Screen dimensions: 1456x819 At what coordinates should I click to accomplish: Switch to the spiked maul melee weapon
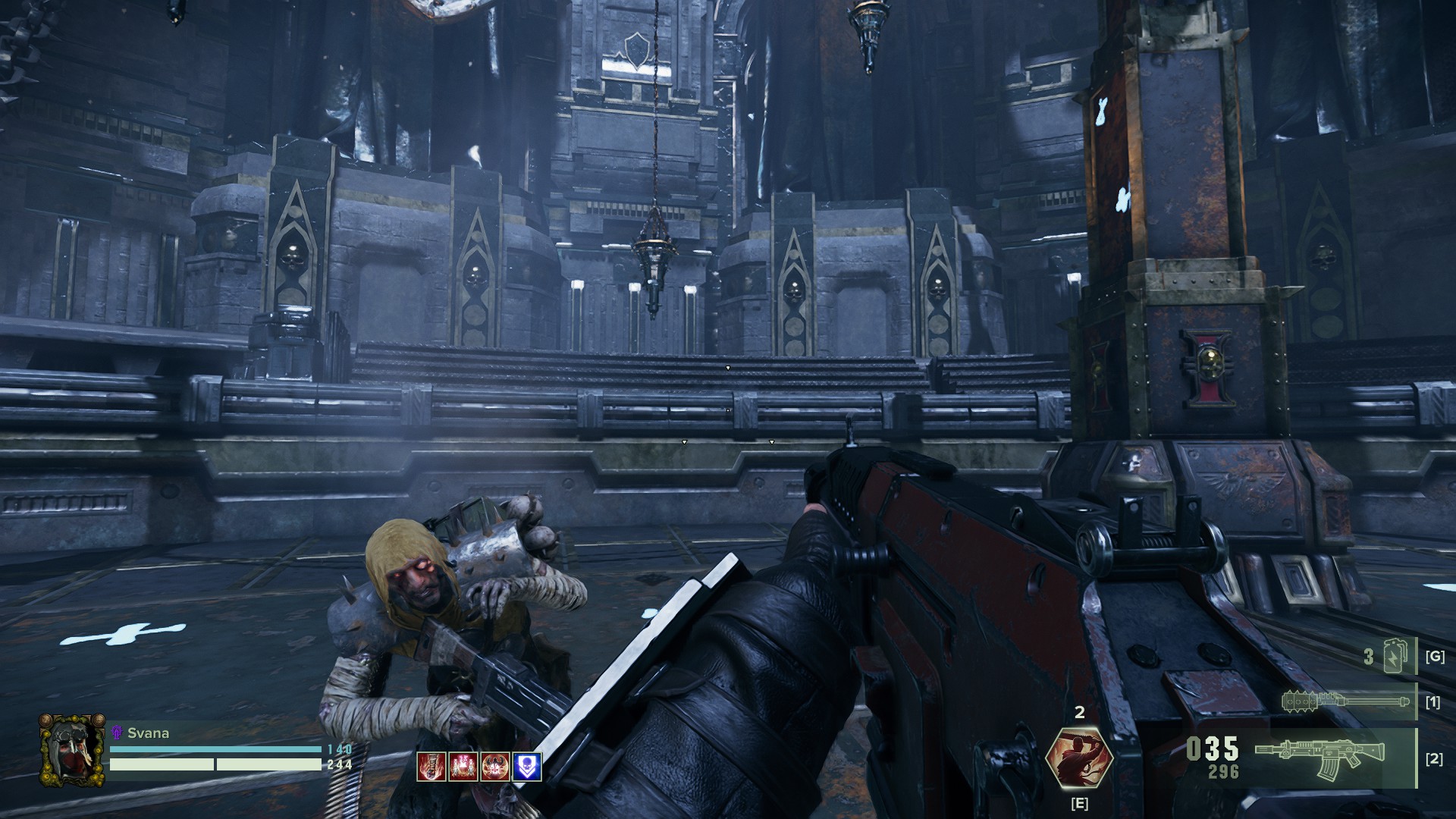(1346, 701)
